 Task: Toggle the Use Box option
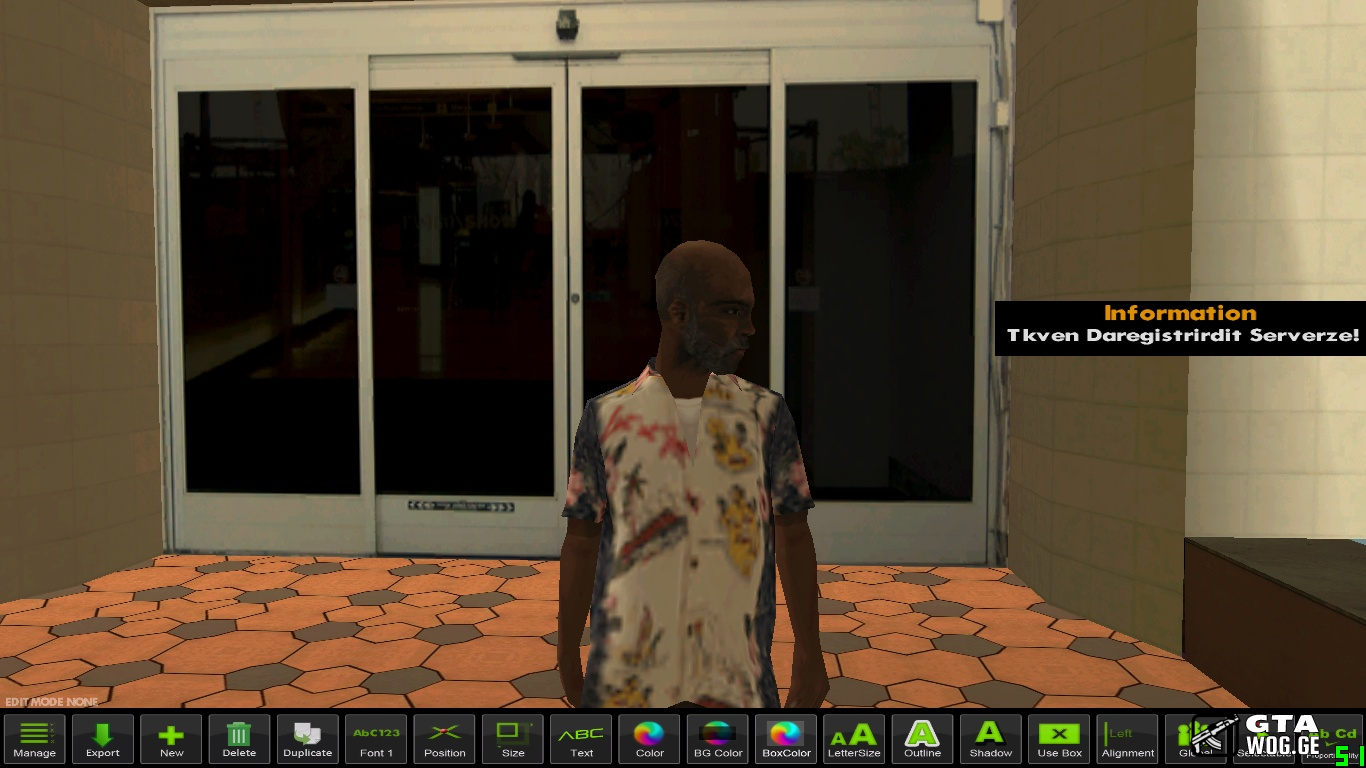1059,739
